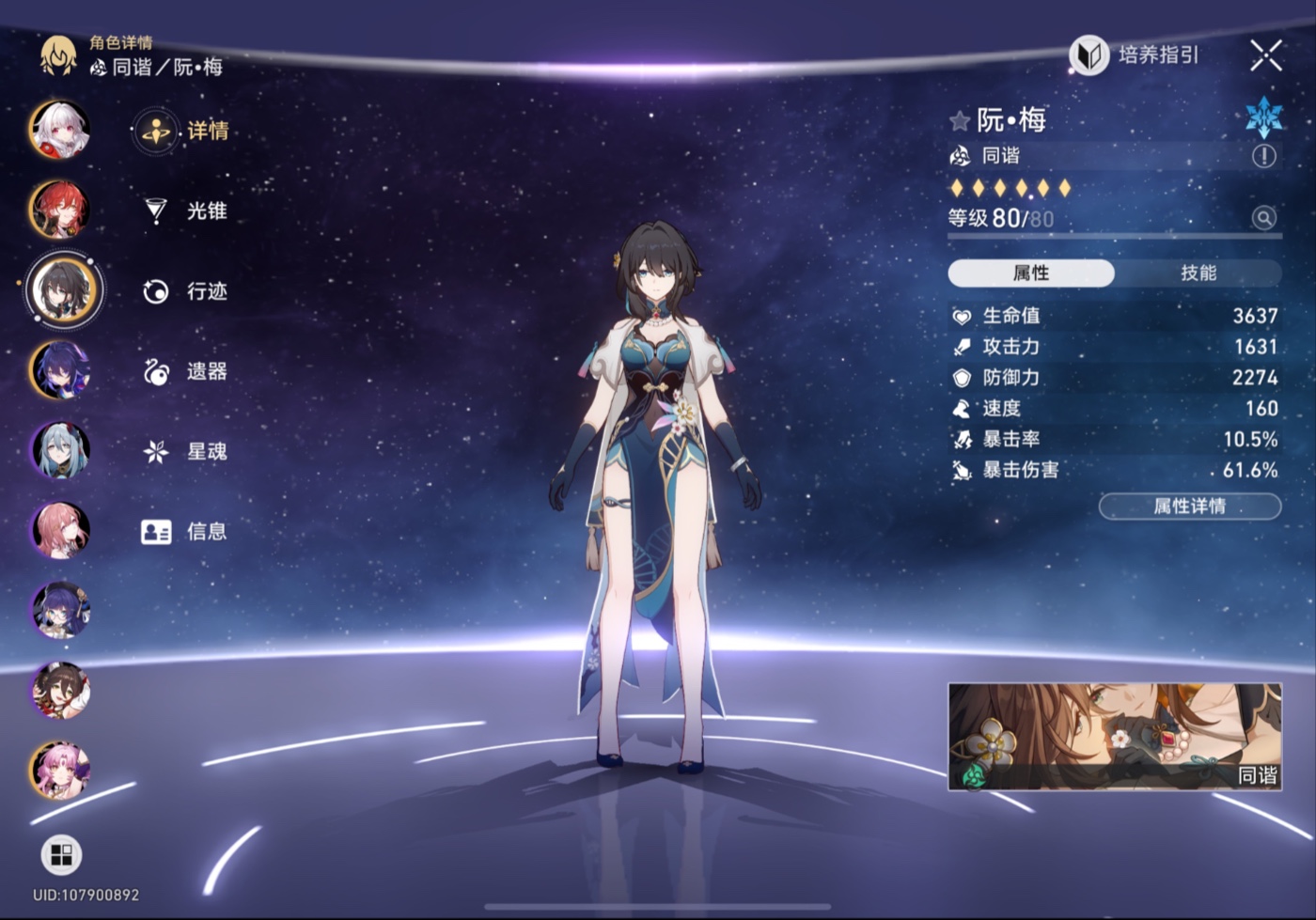Open the 星魂 eidolon menu
The height and width of the screenshot is (920, 1316).
point(186,452)
